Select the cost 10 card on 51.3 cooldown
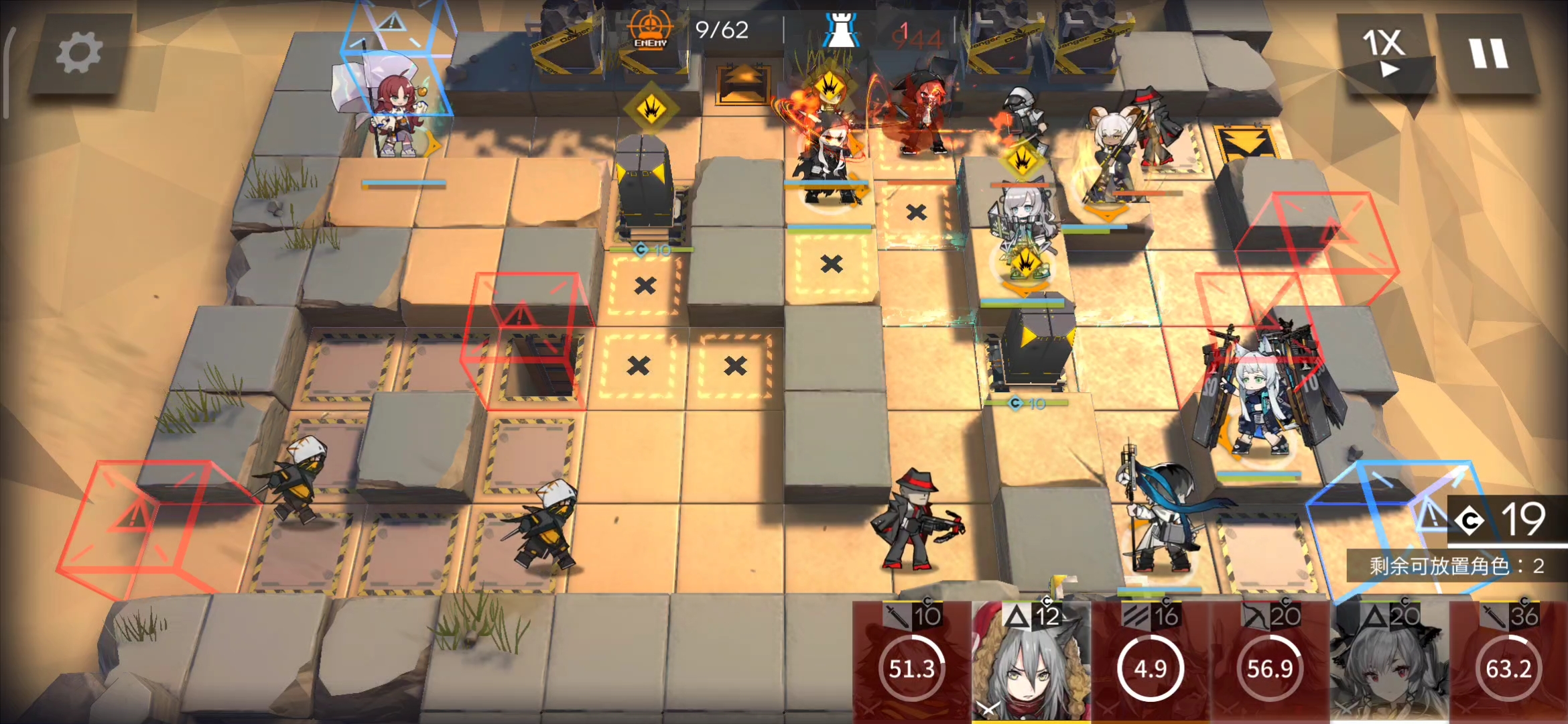 (x=911, y=662)
